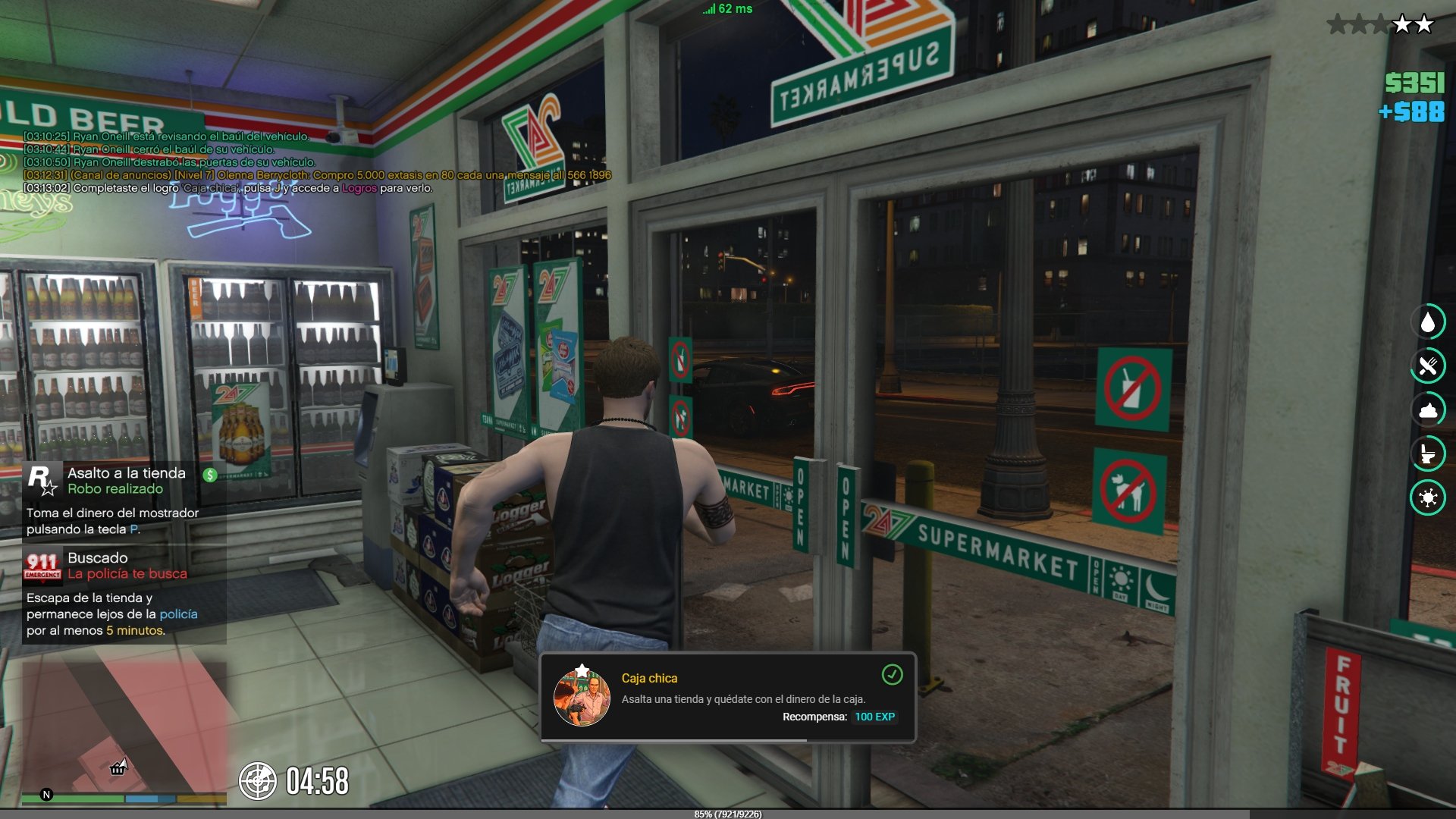
Task: Click the 911 emergency icon
Action: (x=42, y=566)
